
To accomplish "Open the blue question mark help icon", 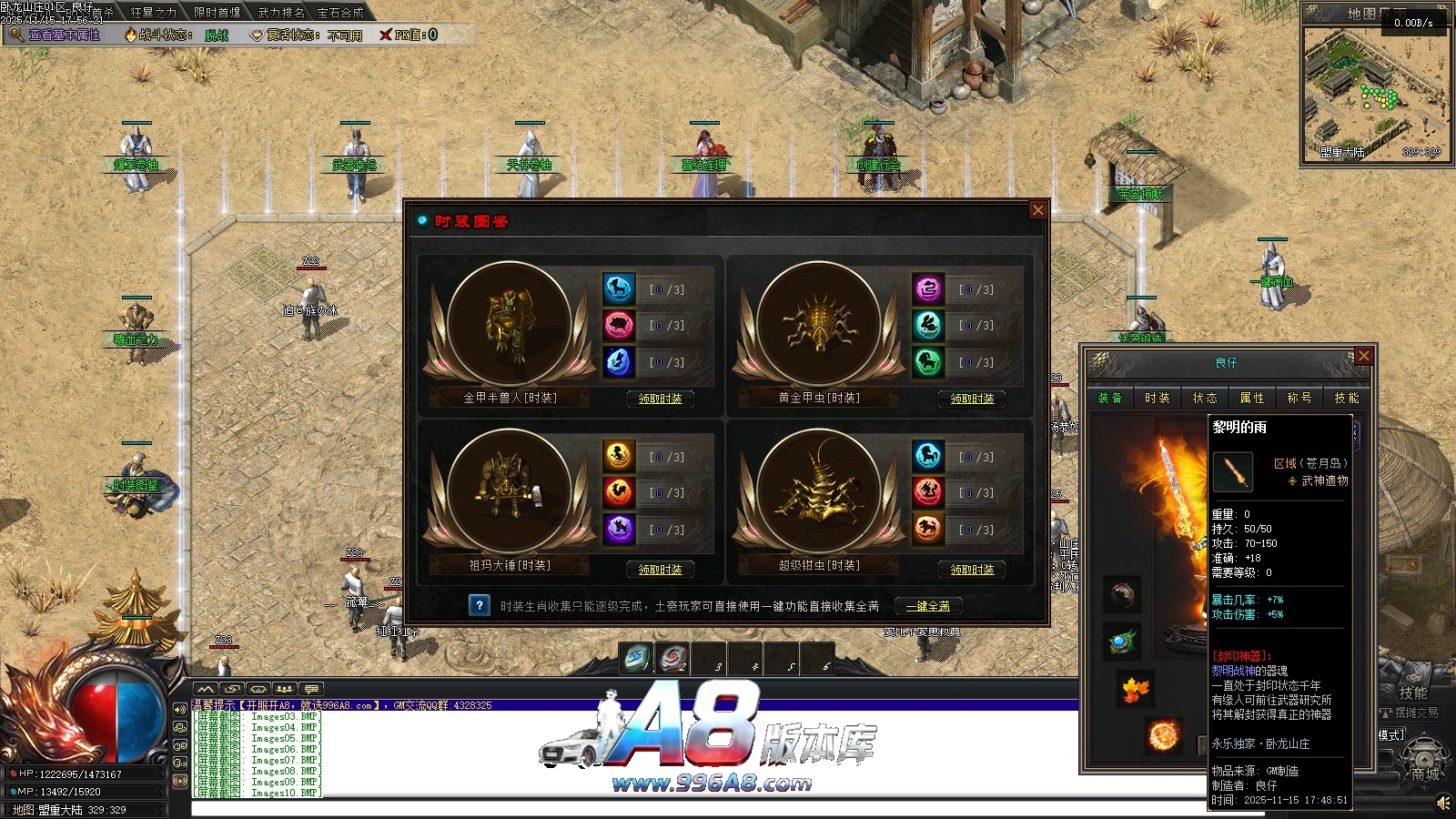I will [480, 605].
